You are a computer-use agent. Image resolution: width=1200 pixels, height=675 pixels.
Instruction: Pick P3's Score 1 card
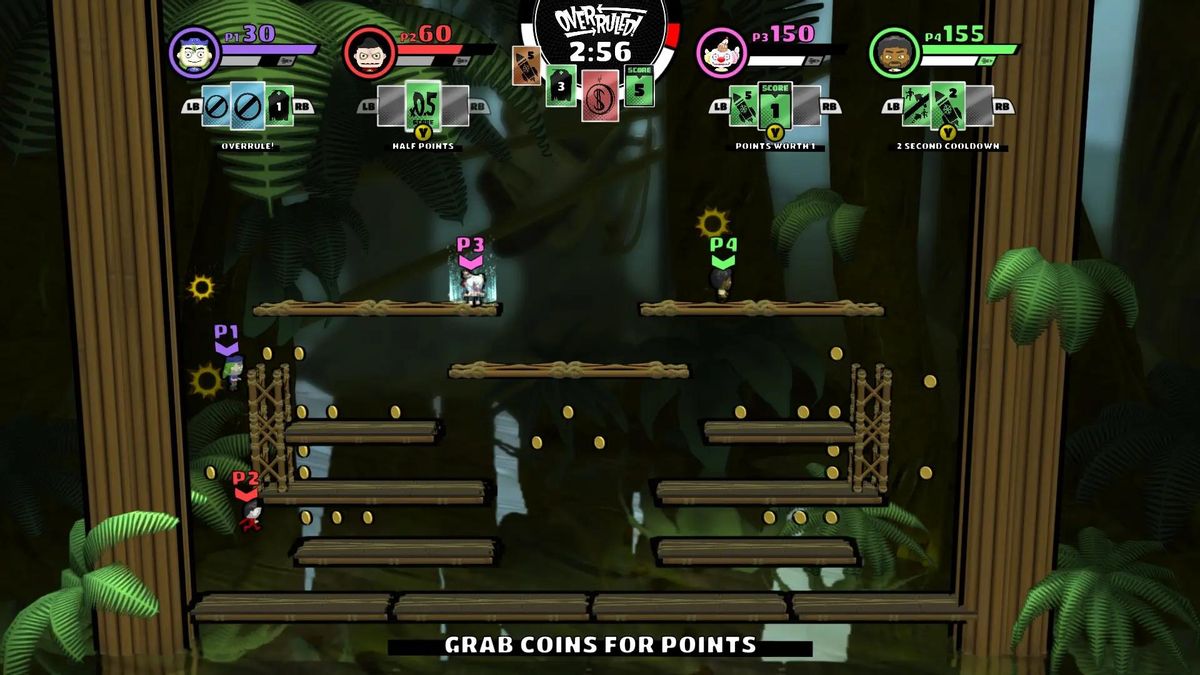pyautogui.click(x=774, y=104)
